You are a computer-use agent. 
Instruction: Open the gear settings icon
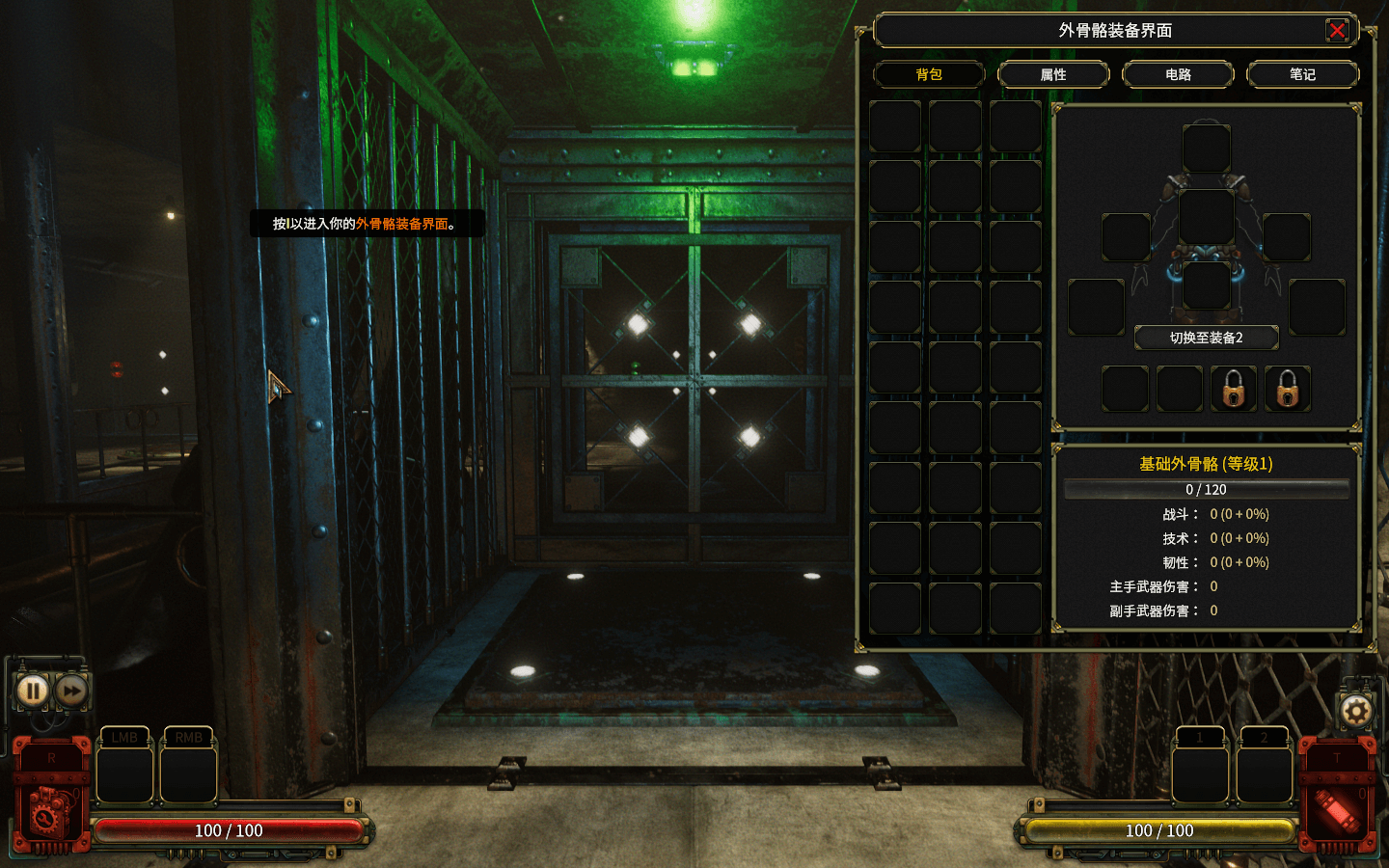(1355, 712)
